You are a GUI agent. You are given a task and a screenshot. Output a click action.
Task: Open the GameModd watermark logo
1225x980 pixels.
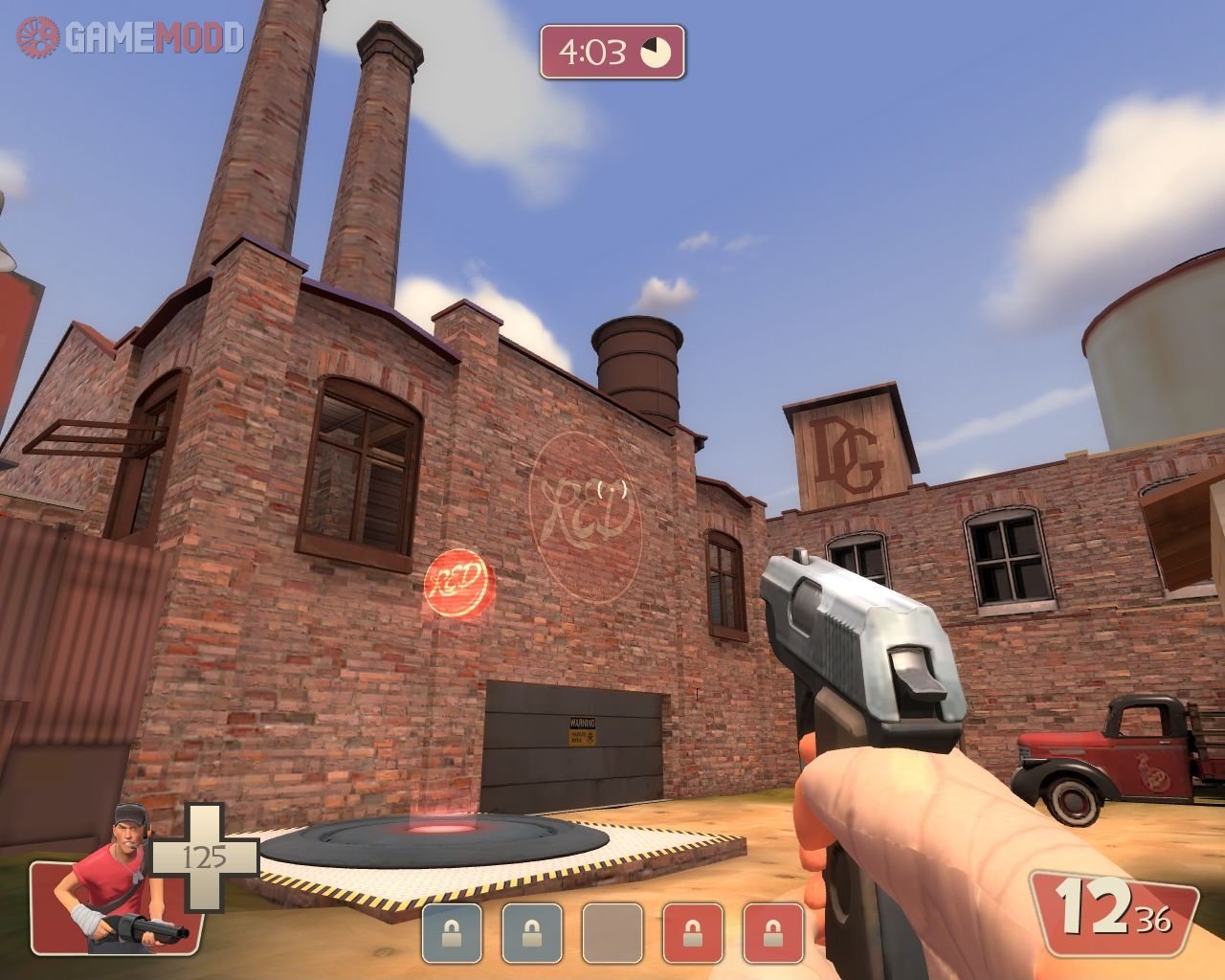tap(129, 37)
